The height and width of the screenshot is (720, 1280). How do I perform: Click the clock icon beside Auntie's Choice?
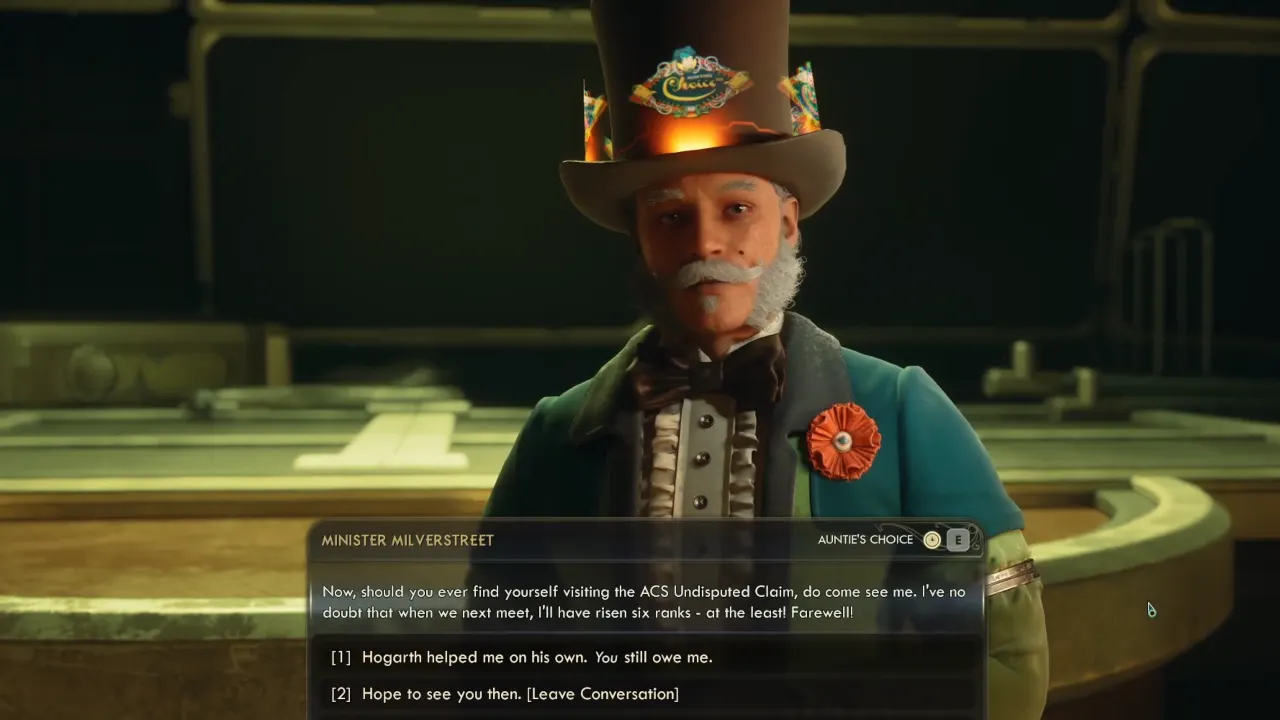point(932,539)
